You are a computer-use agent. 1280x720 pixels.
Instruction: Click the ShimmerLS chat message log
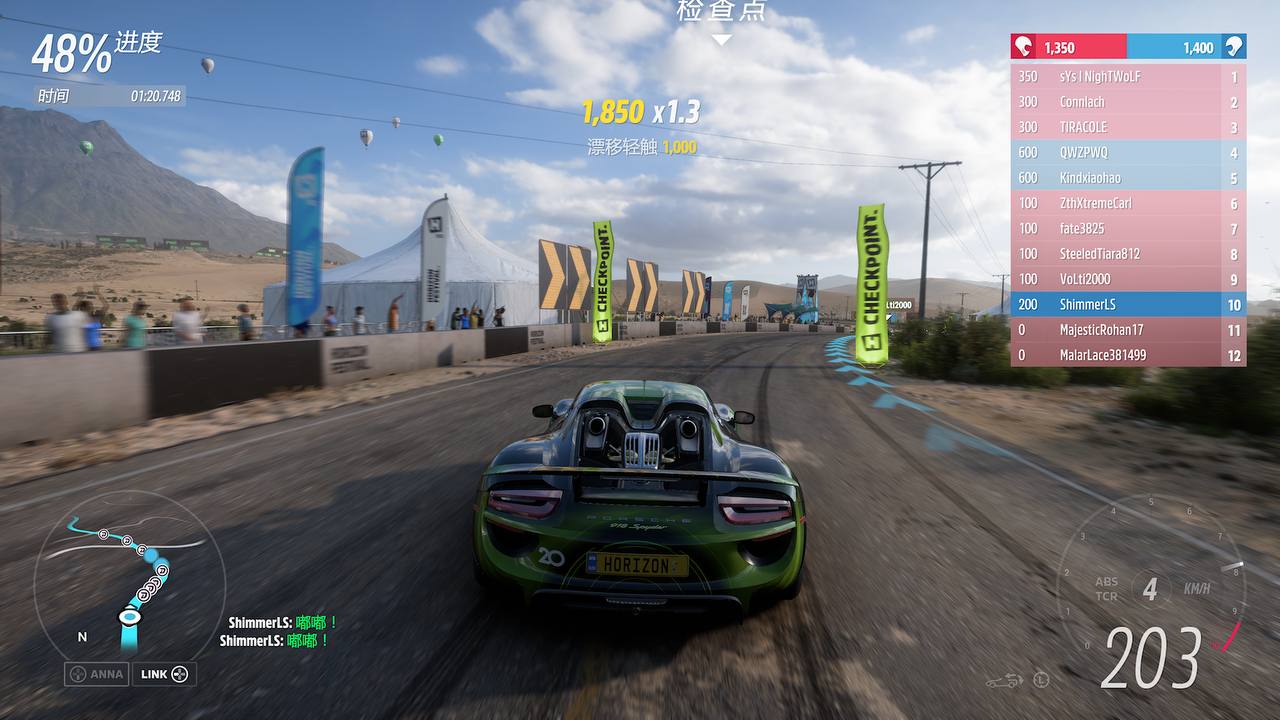[275, 632]
